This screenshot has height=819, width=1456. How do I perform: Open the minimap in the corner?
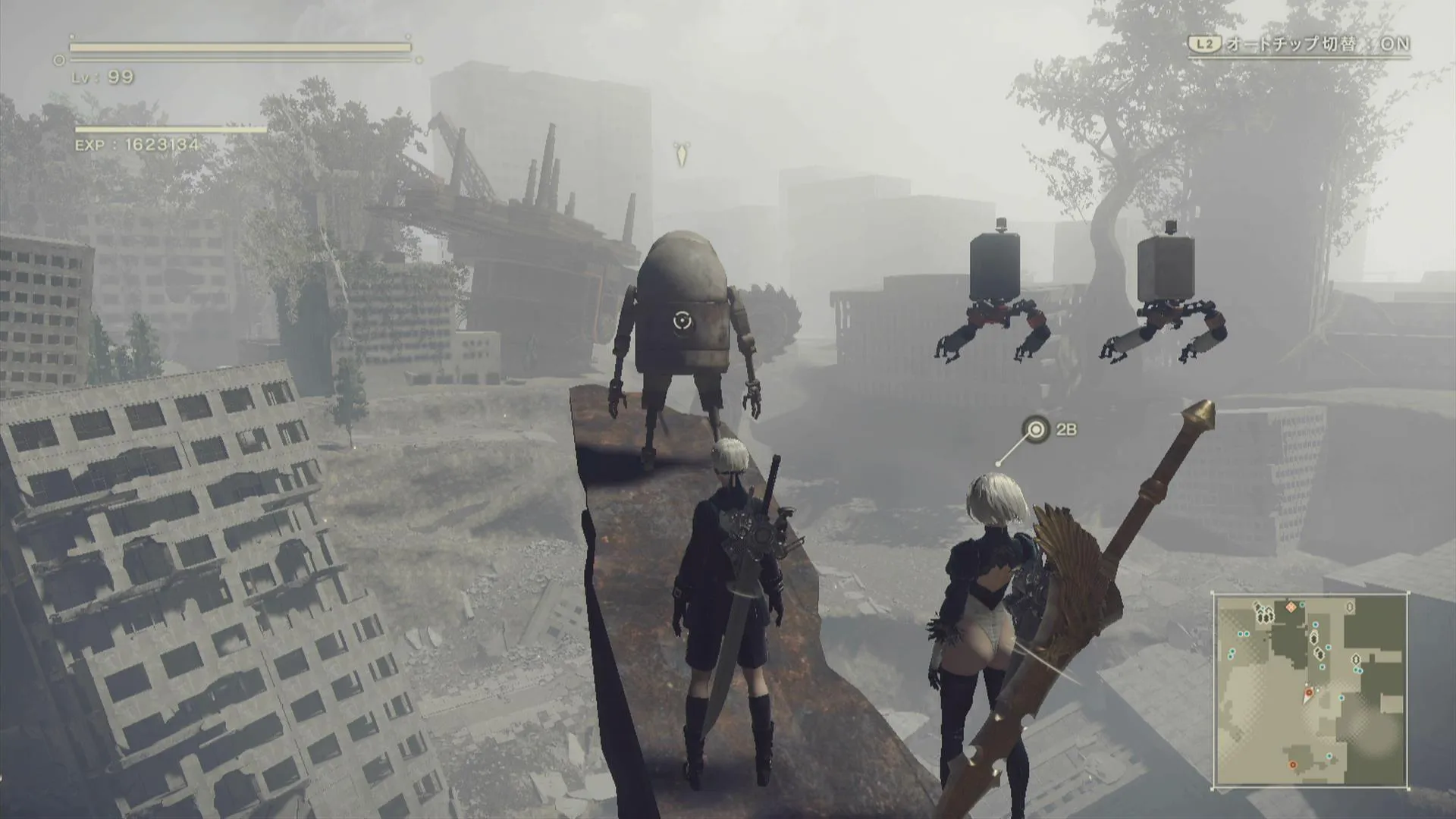pos(1310,690)
